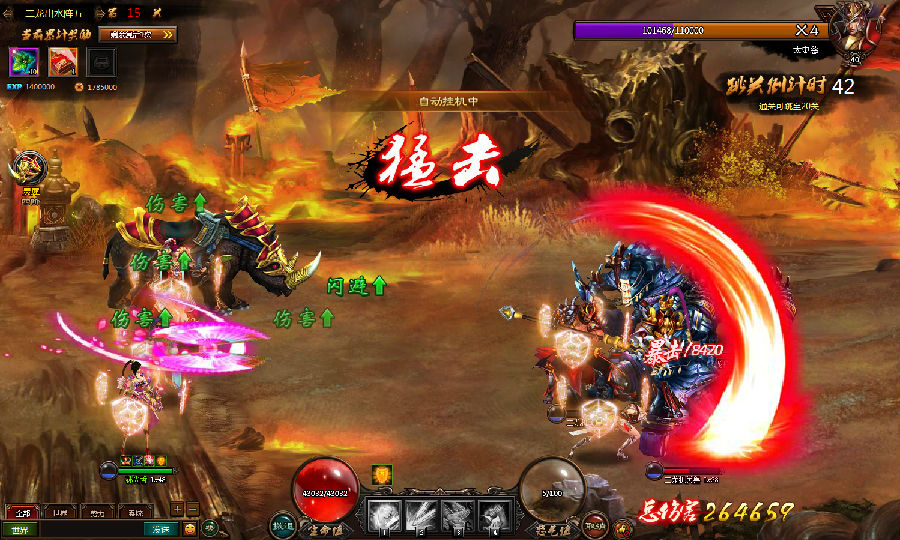Go to next stage with right arrow
Image resolution: width=900 pixels, height=540 pixels.
click(x=98, y=13)
